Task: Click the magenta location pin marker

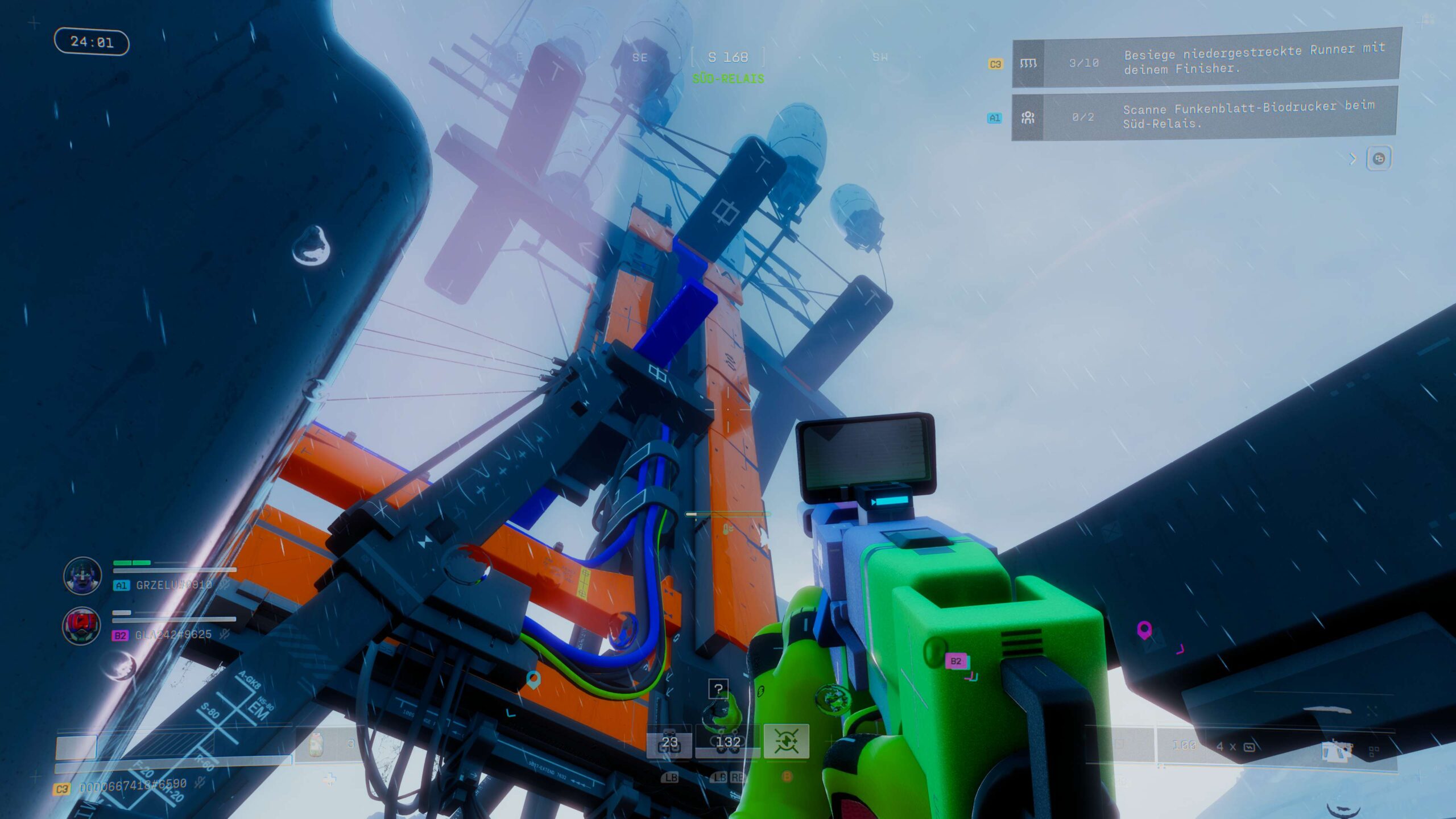Action: [1144, 630]
